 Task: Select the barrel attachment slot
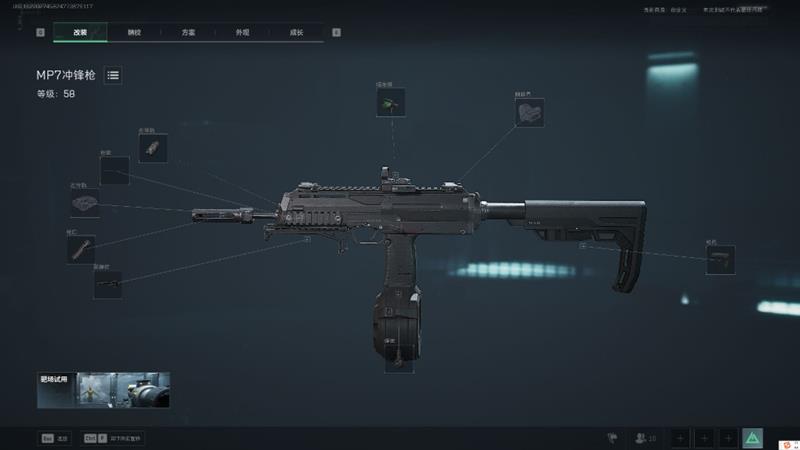(108, 284)
